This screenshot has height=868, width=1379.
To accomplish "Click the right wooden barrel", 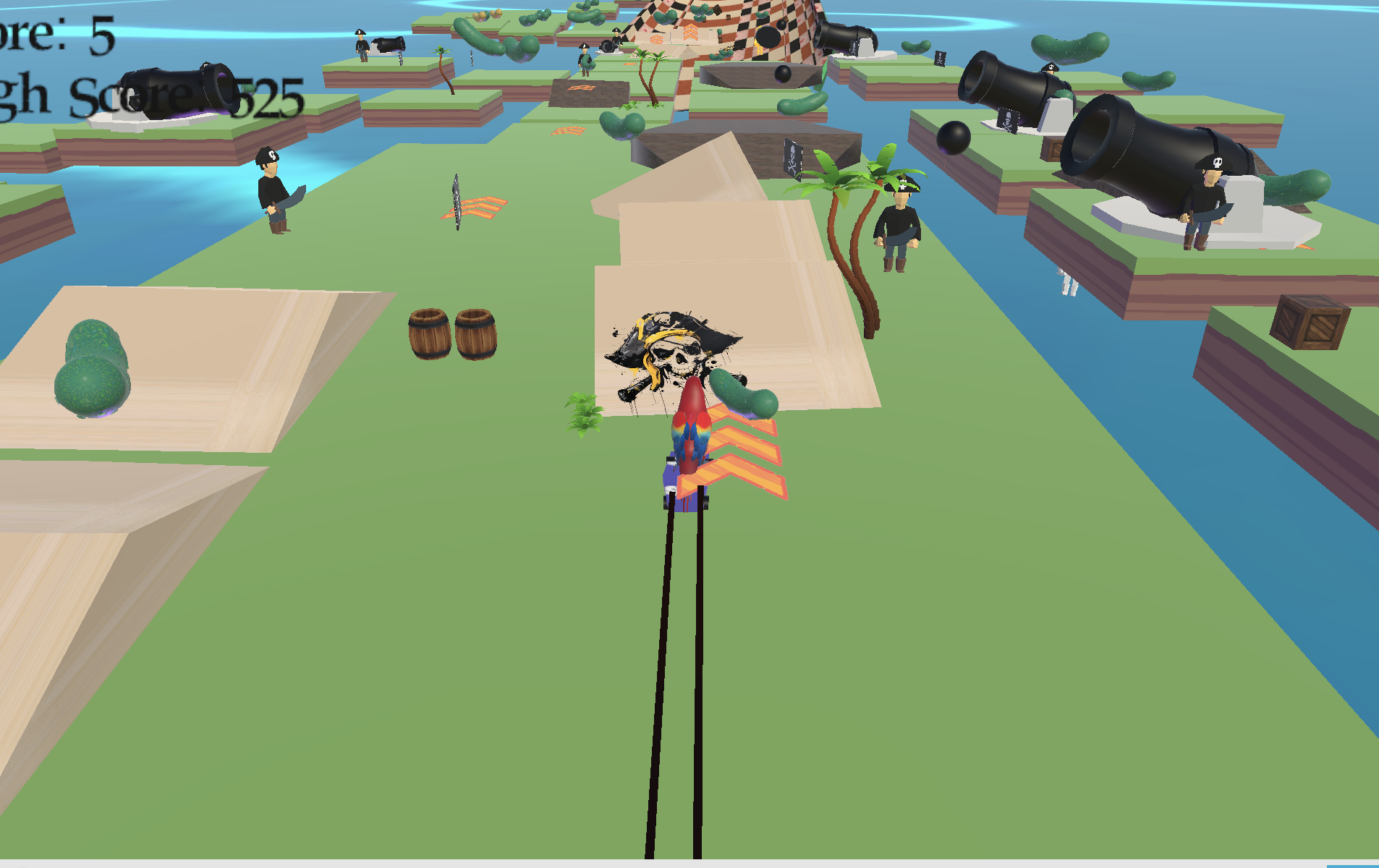I will point(474,333).
